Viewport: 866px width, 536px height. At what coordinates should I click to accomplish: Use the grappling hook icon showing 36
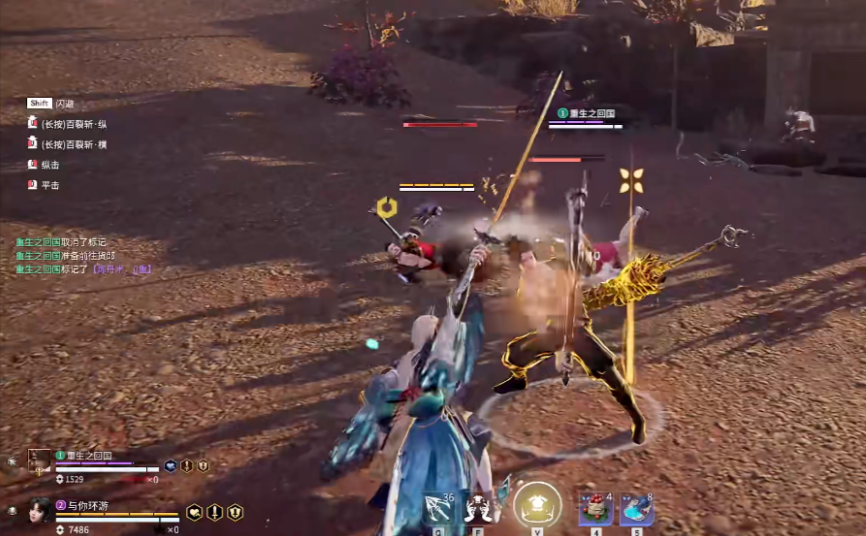coord(438,508)
